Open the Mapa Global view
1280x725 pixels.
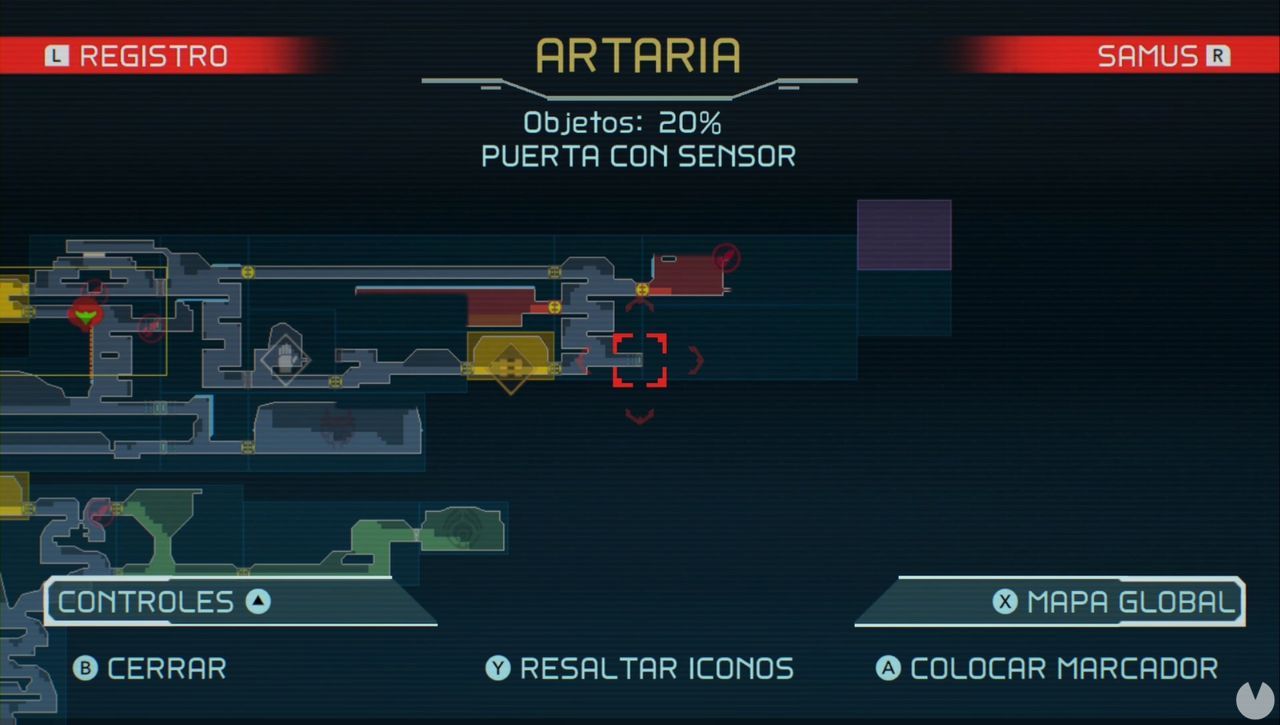(1118, 602)
